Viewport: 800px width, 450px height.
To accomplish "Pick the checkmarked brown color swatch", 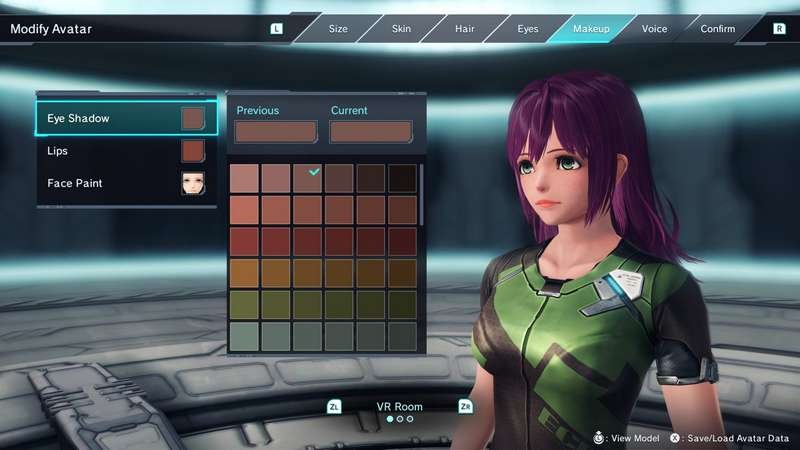I will click(308, 178).
